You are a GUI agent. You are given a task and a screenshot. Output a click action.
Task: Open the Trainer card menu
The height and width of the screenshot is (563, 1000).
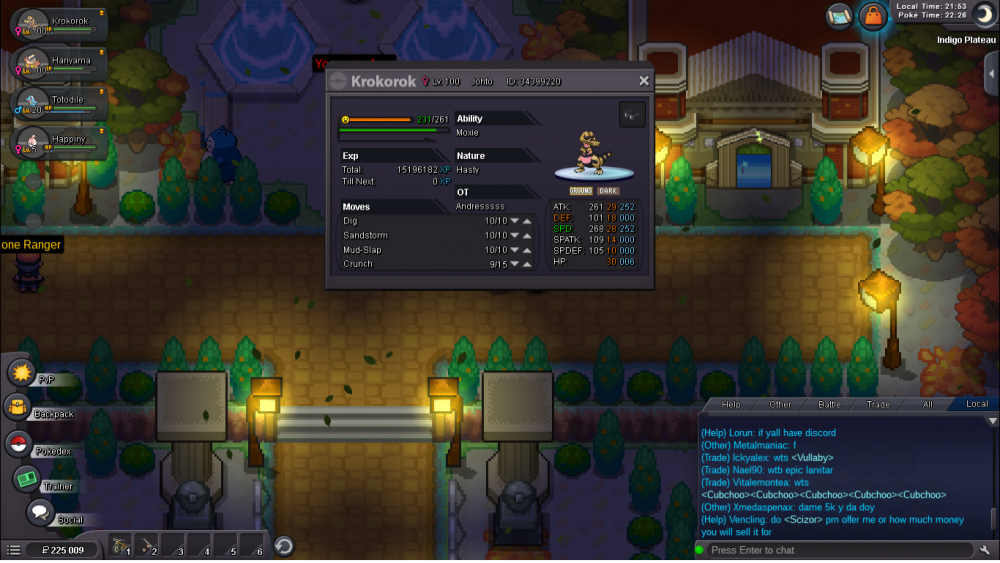point(26,479)
